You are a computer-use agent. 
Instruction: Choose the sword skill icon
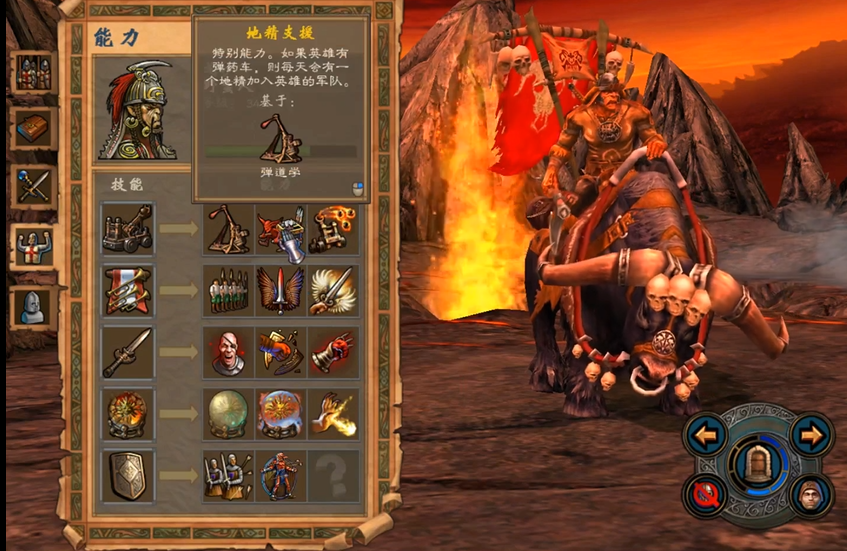point(128,352)
